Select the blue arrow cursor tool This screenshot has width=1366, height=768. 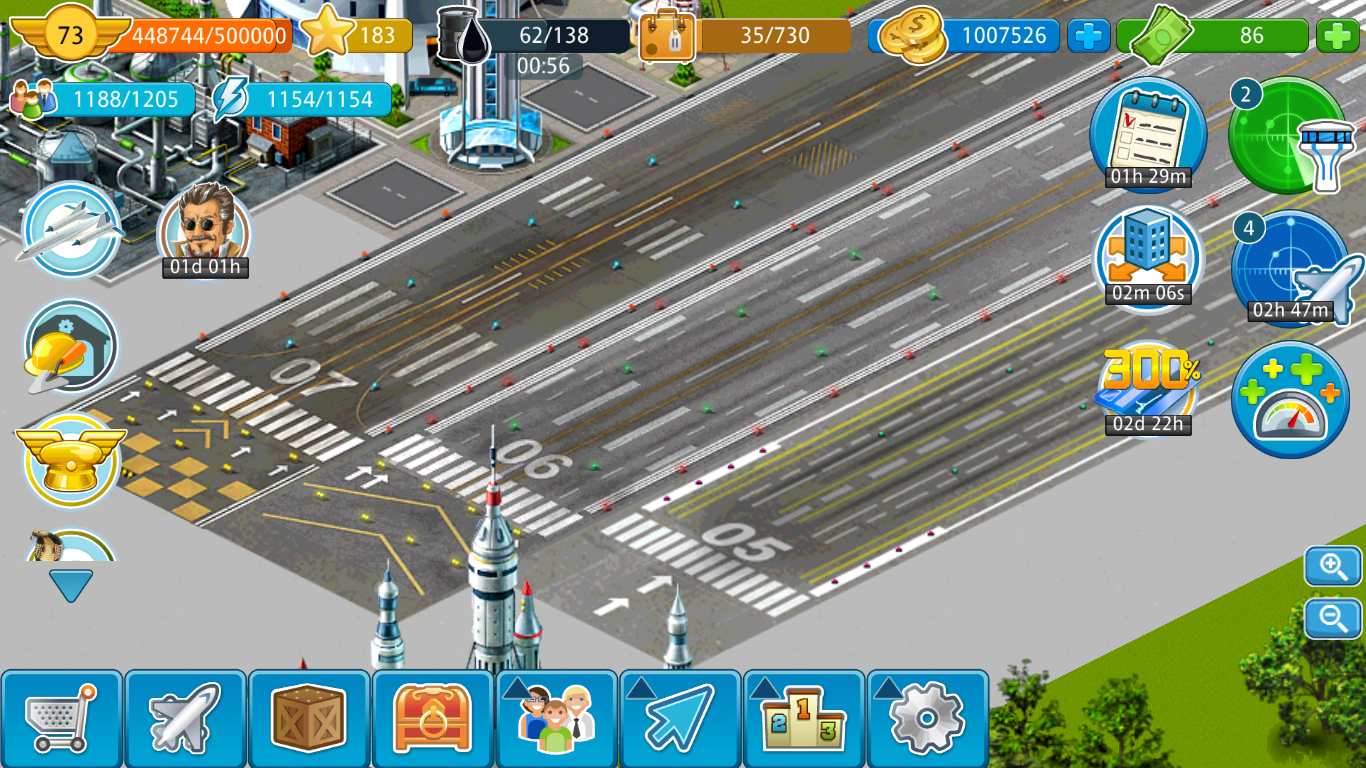coord(681,718)
